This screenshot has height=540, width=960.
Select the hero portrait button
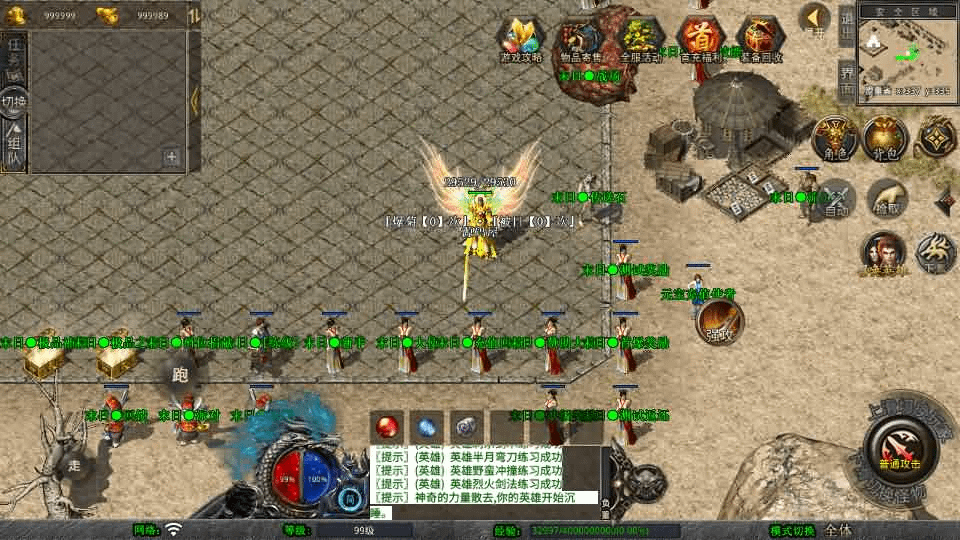tap(883, 253)
